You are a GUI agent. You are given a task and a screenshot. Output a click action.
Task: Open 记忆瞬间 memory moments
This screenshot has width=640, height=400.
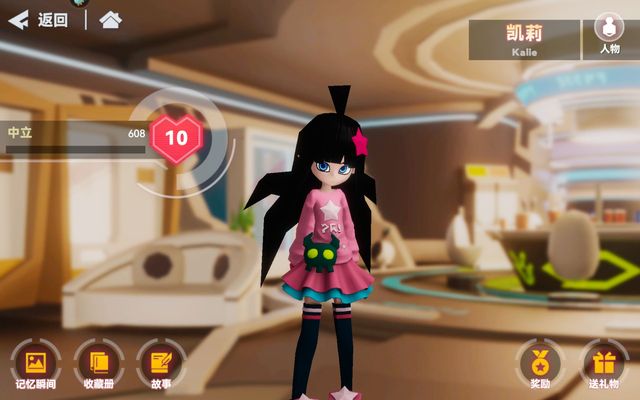[x=35, y=361]
